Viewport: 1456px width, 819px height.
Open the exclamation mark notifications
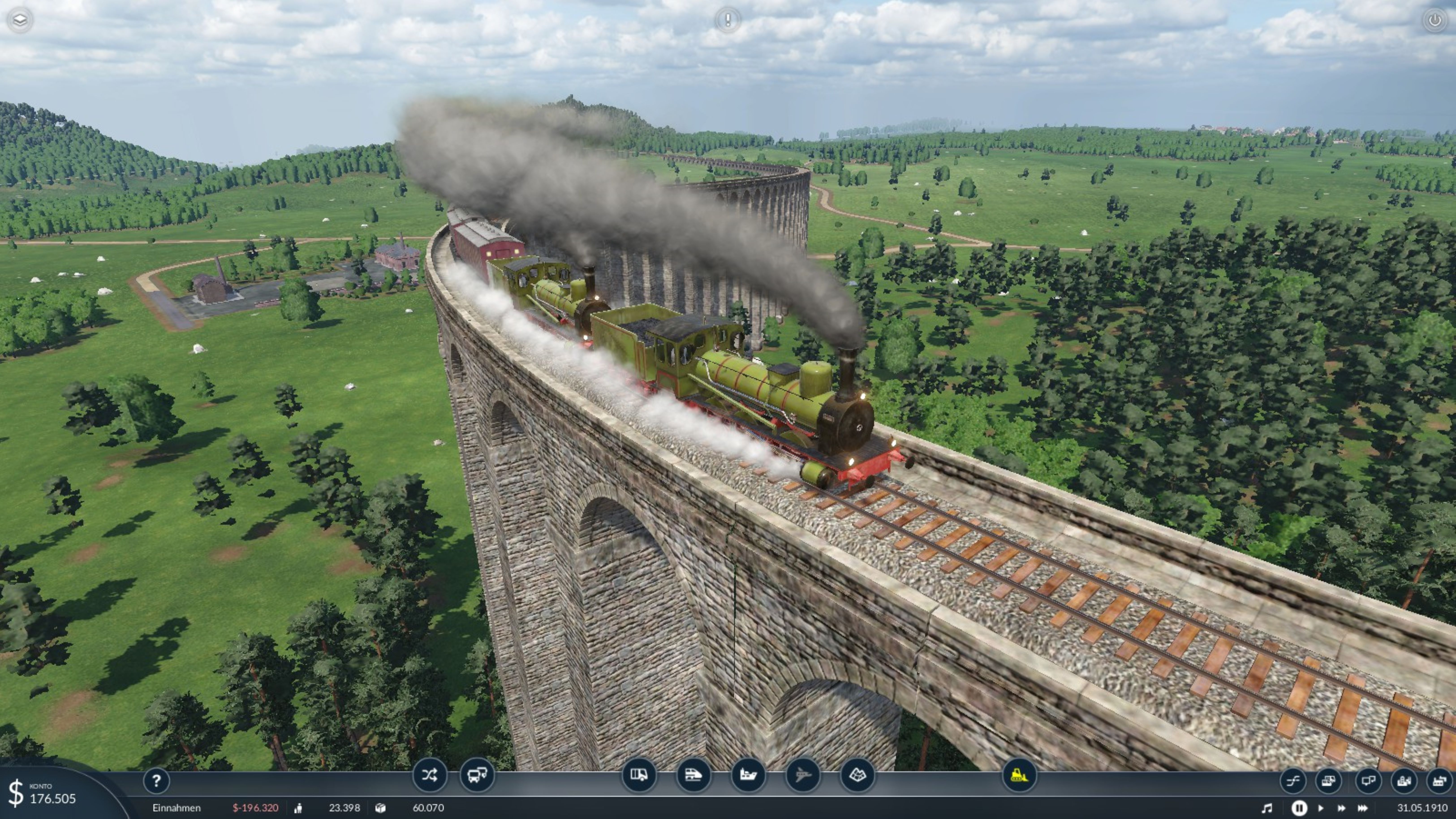tap(727, 20)
